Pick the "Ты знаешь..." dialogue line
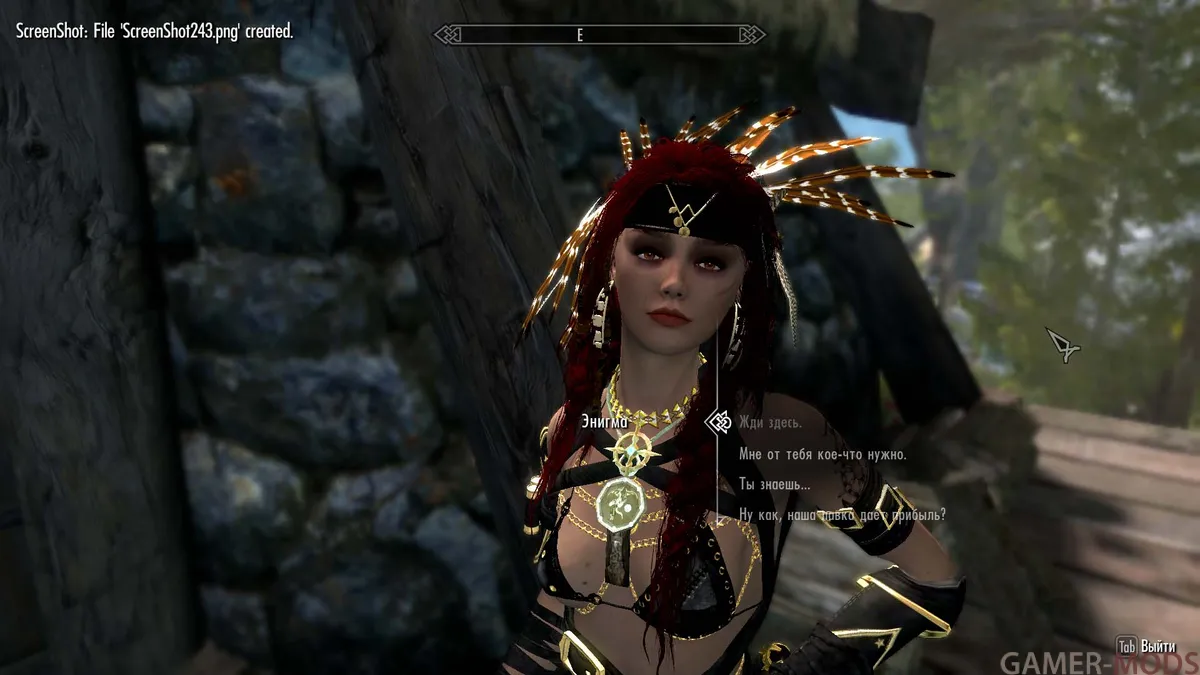The image size is (1200, 675). pos(774,485)
